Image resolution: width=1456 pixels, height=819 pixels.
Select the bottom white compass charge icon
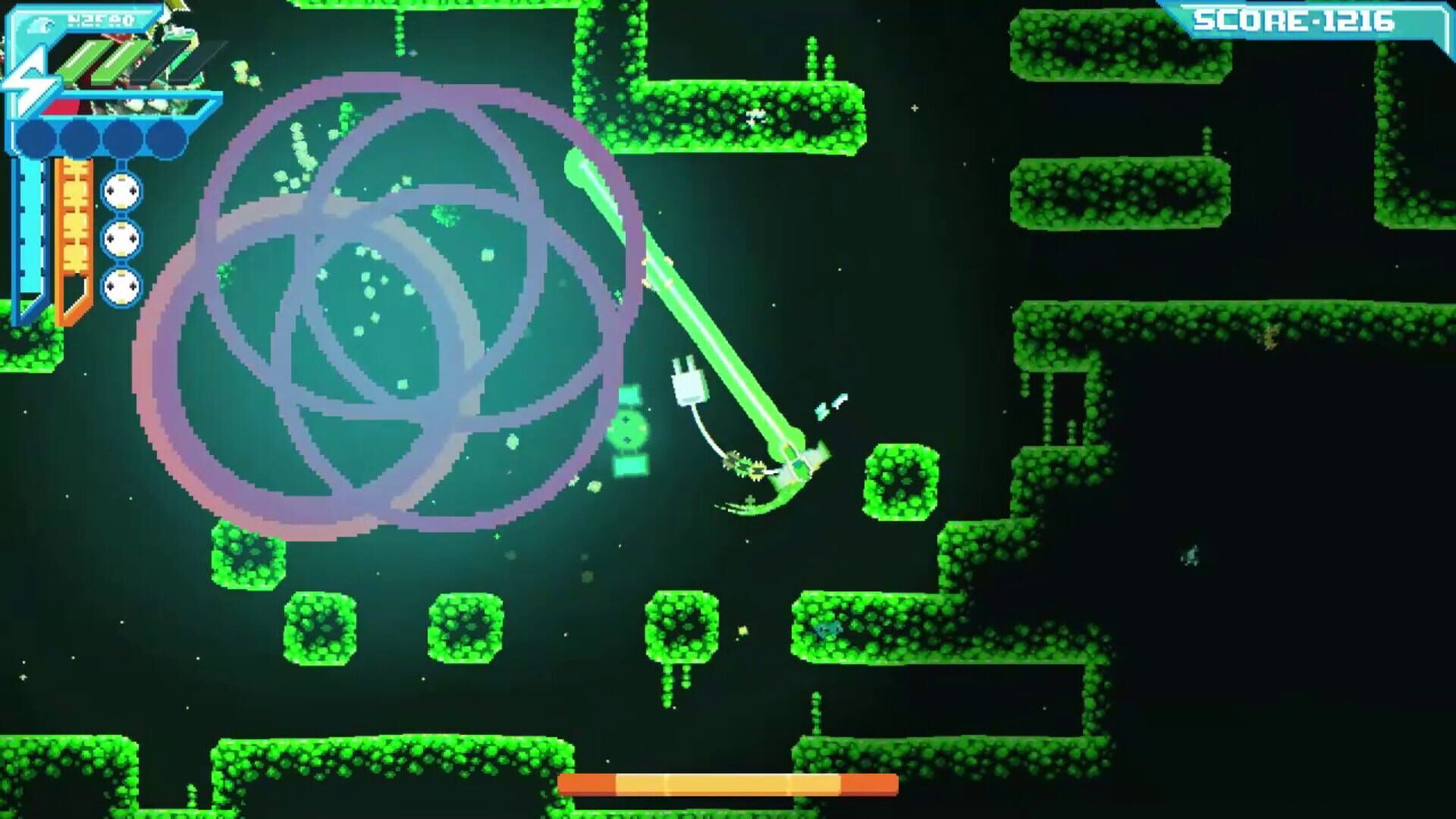(121, 285)
